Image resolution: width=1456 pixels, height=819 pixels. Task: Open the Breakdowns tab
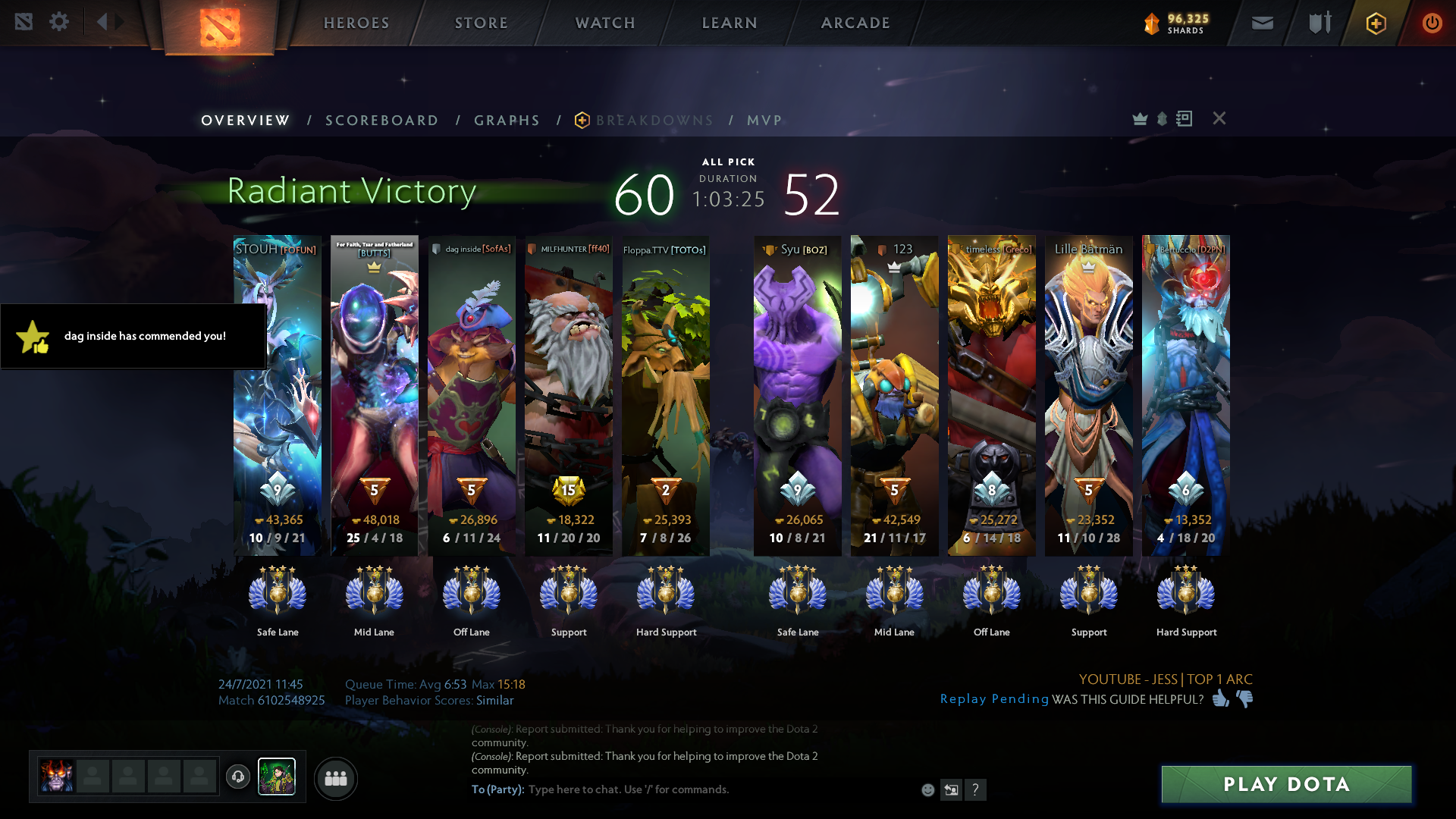click(x=654, y=121)
